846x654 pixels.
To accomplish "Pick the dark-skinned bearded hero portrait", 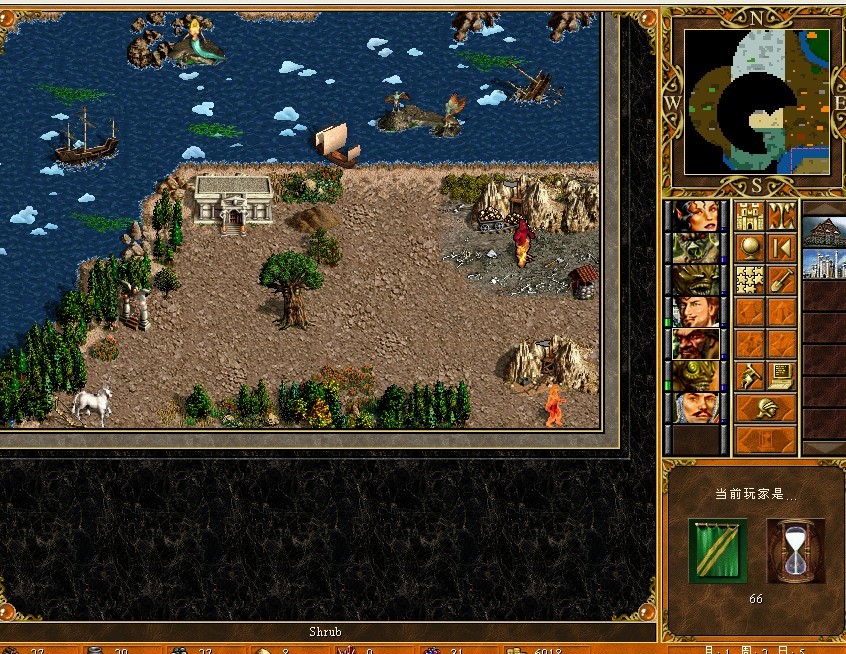I will click(x=696, y=343).
